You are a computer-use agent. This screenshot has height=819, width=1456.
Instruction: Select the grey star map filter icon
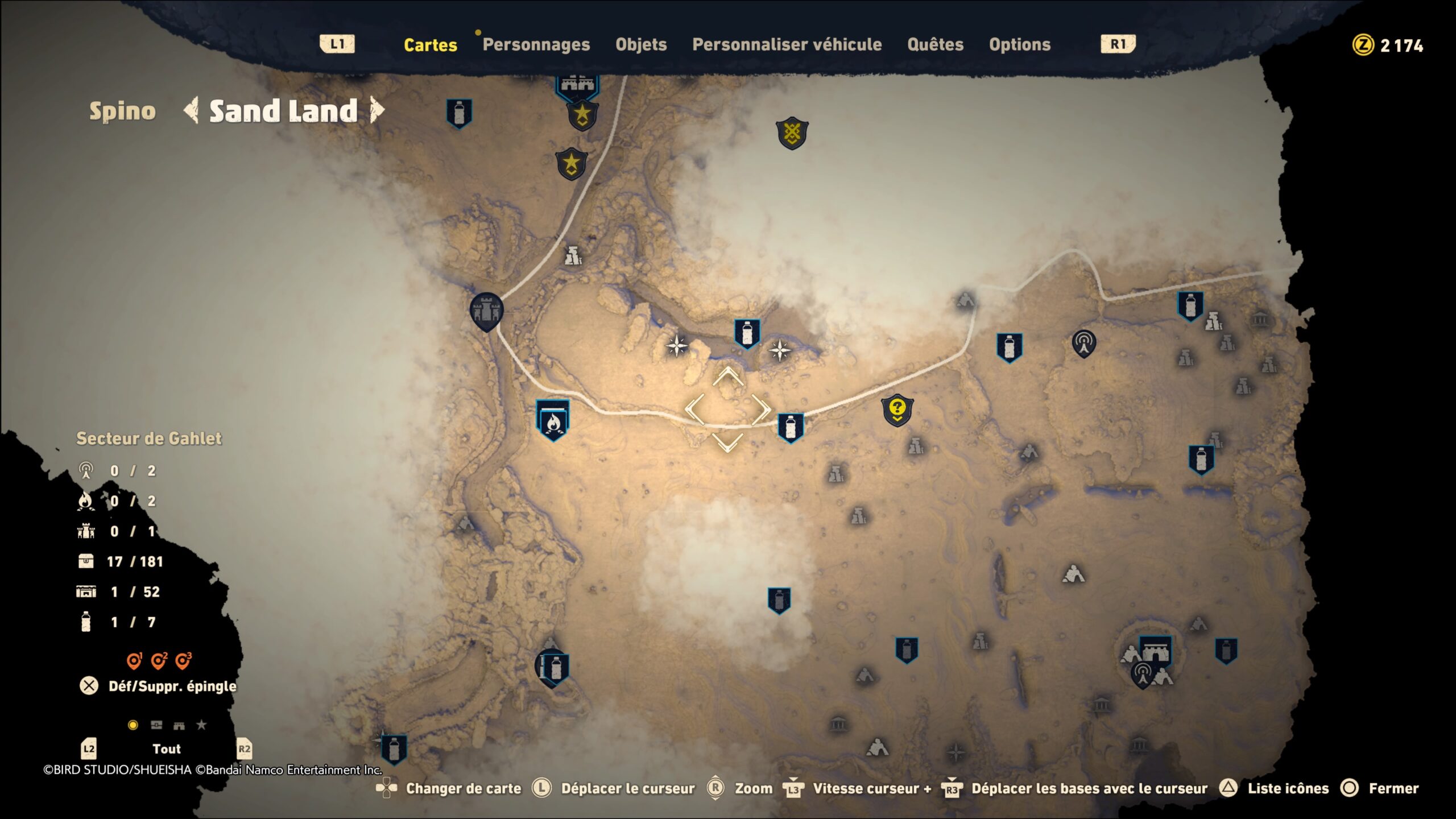click(201, 725)
